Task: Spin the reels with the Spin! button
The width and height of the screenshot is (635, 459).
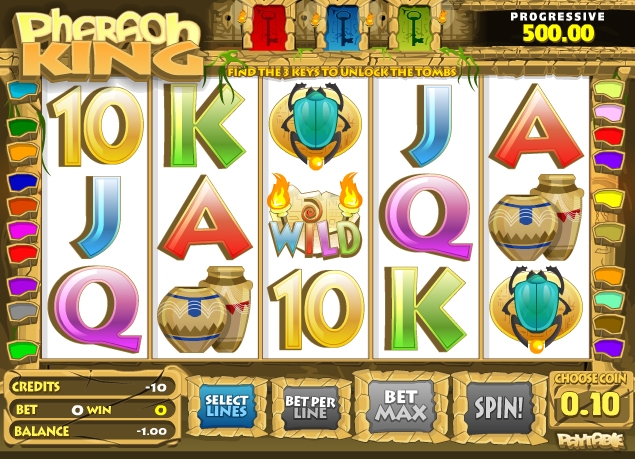Action: 497,407
